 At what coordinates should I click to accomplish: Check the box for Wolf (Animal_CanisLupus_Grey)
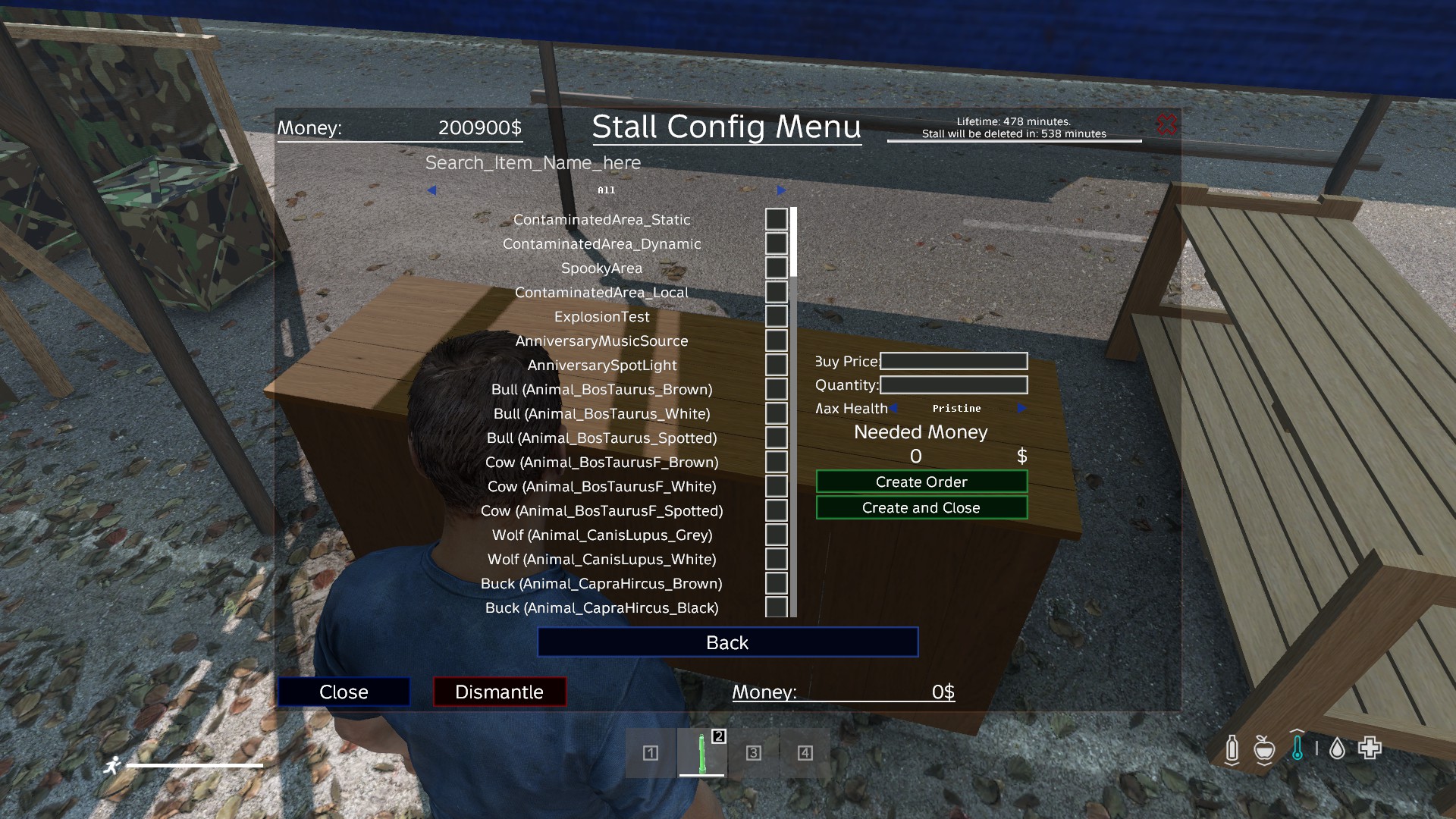(776, 535)
